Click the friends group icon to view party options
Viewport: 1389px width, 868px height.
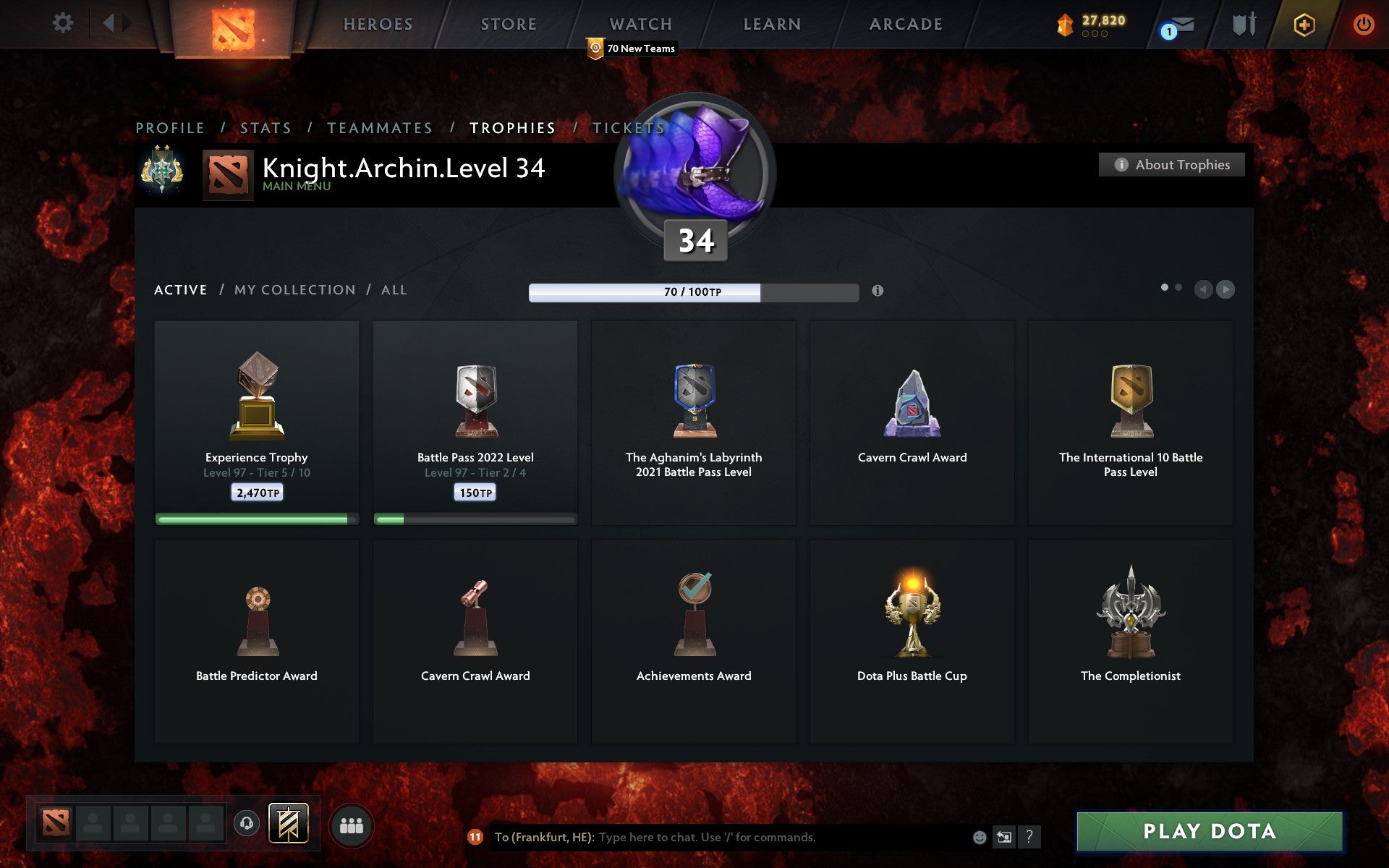pos(352,824)
